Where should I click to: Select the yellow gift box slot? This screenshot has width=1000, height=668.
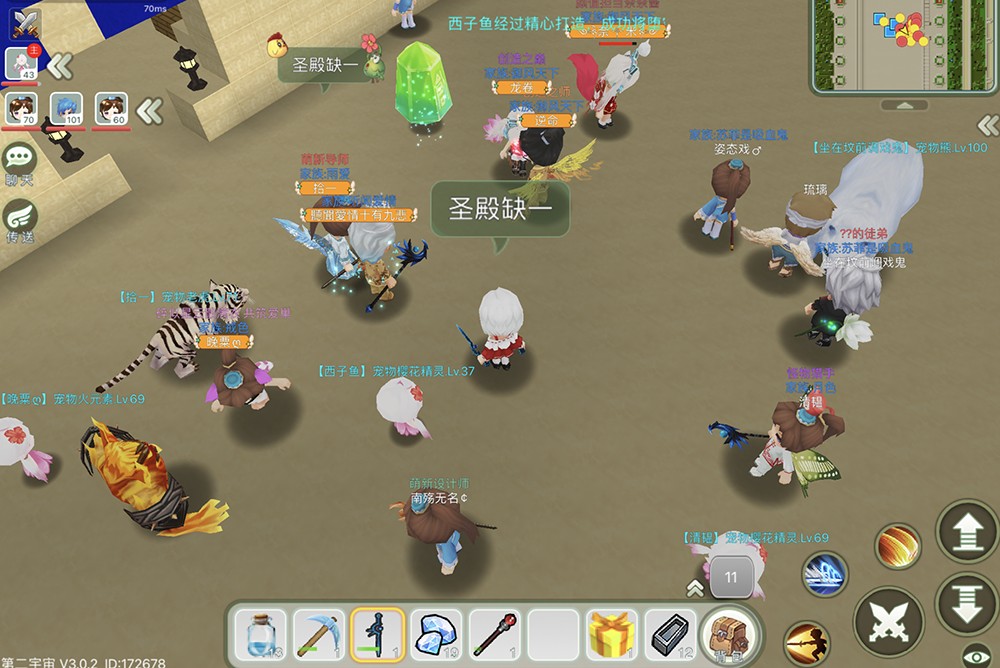click(612, 634)
